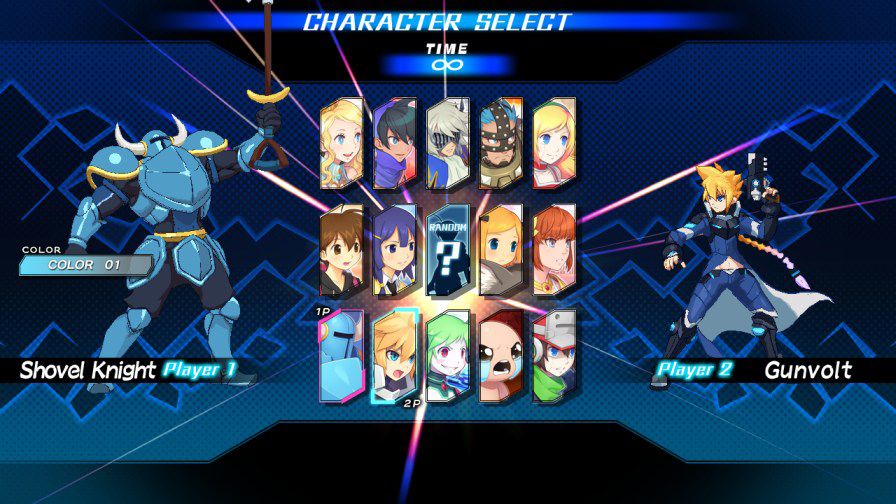Screen dimensions: 896x504
Task: Pick the silver-haired character wearing a visor
Action: [x=447, y=145]
